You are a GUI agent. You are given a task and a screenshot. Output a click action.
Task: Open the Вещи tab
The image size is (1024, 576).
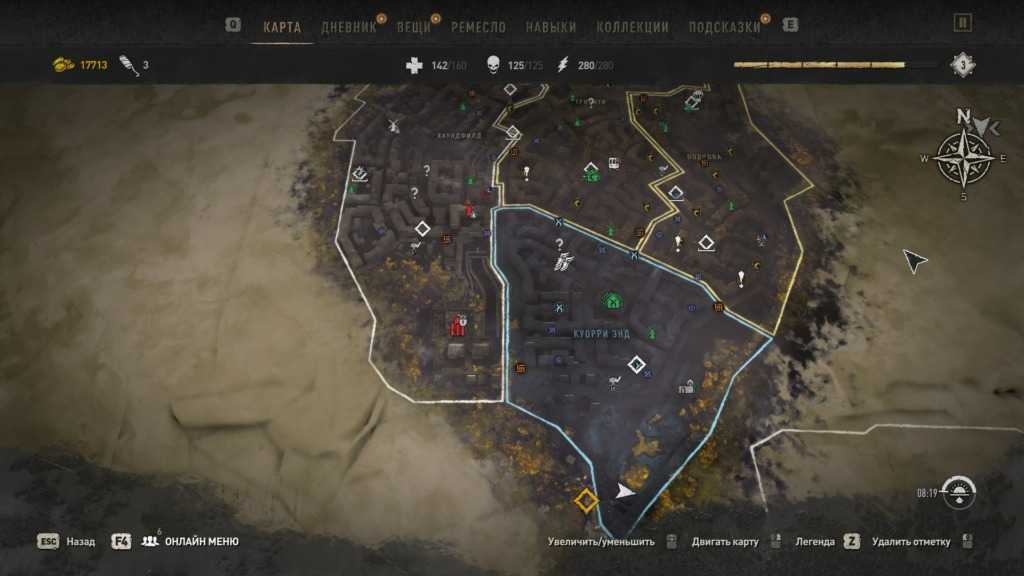click(413, 27)
